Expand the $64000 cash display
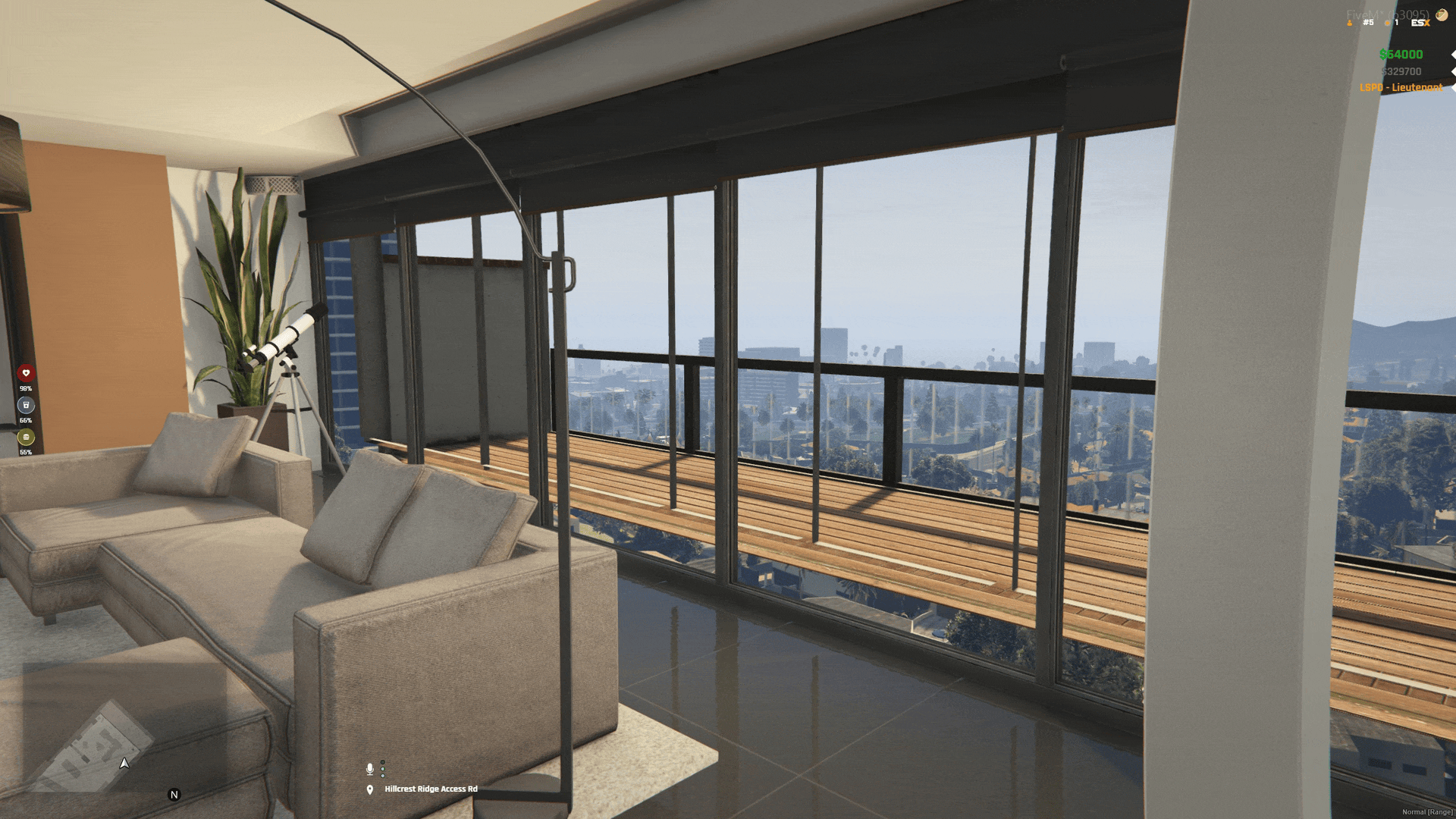The image size is (1456, 819). (x=1401, y=55)
